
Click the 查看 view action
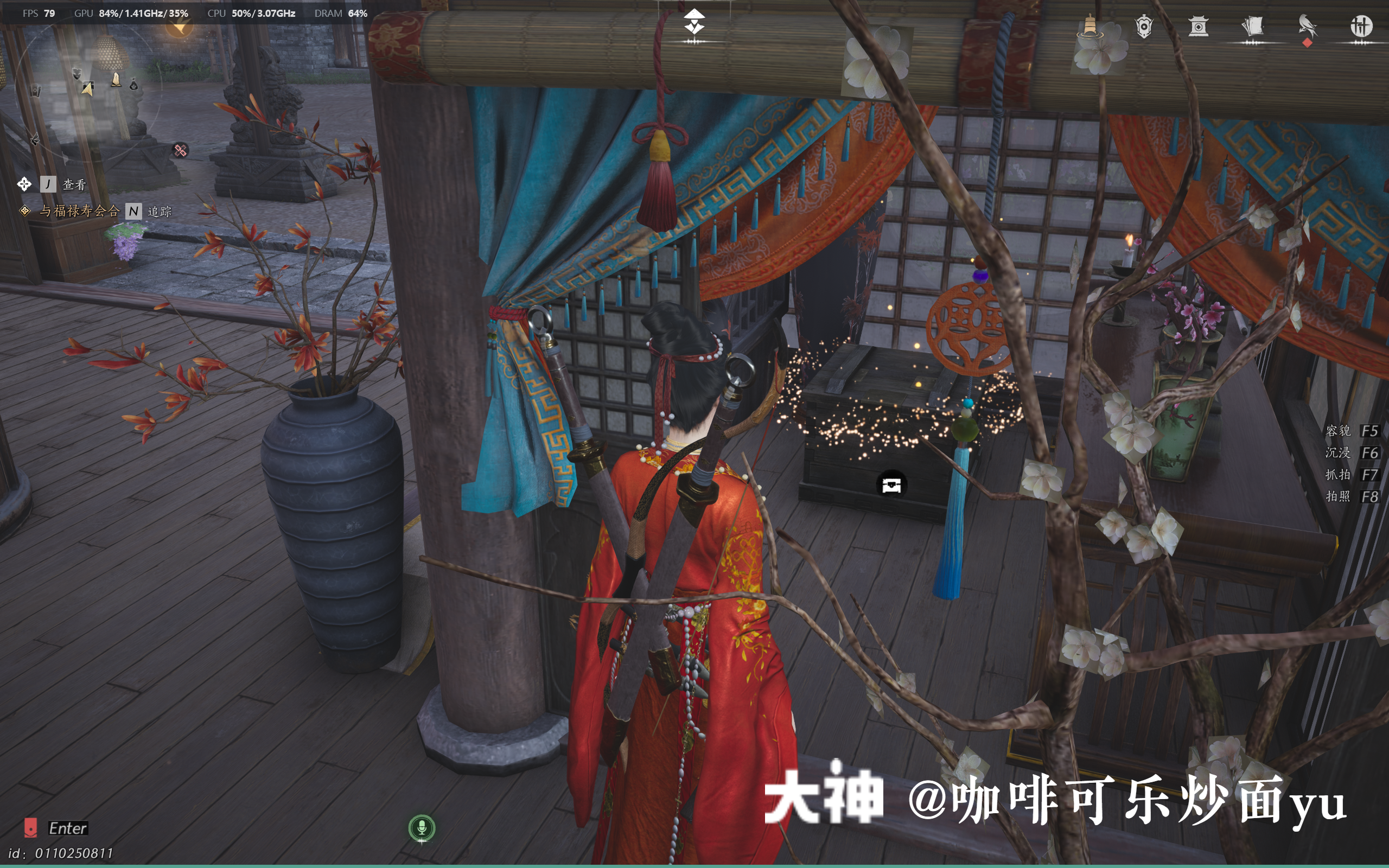[x=73, y=184]
